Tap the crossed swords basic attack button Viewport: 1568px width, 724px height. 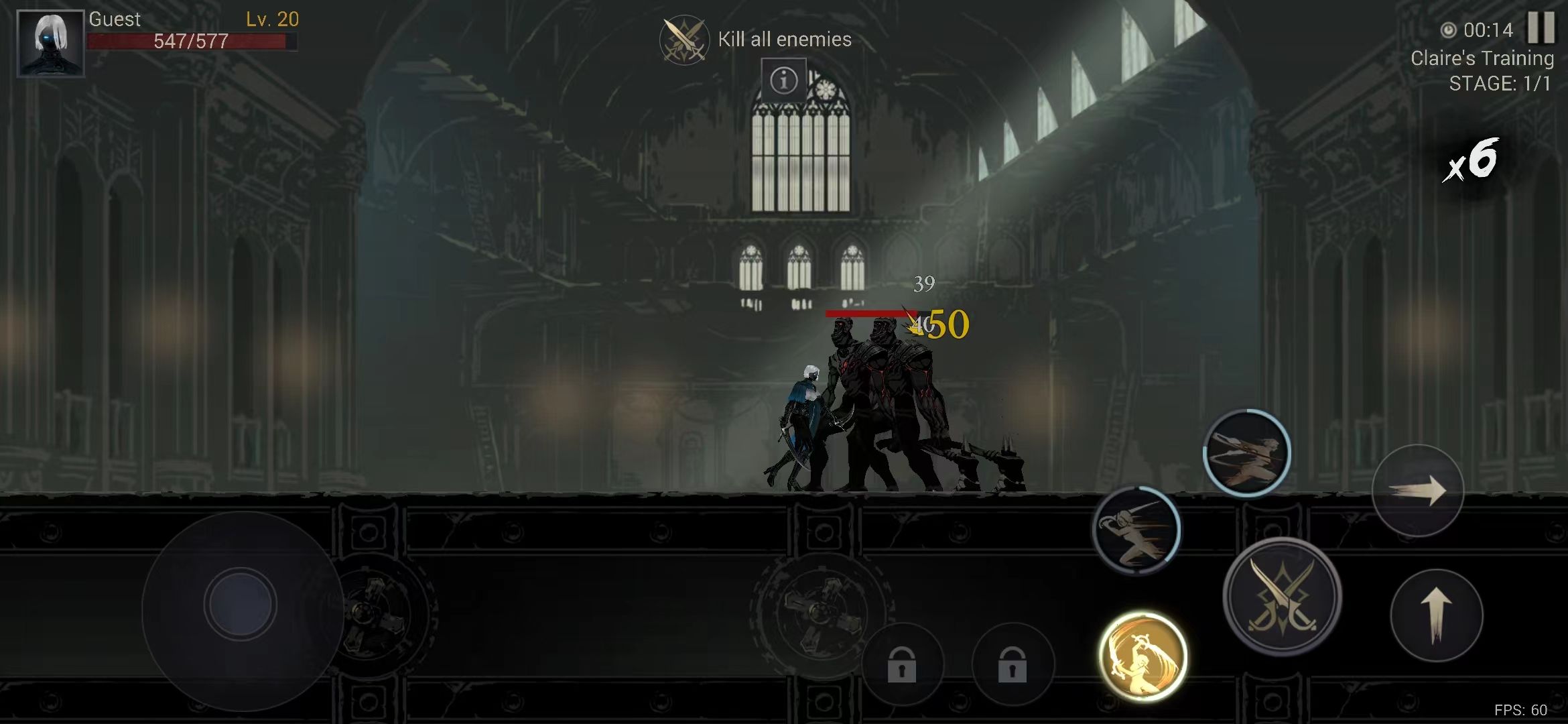(1281, 596)
